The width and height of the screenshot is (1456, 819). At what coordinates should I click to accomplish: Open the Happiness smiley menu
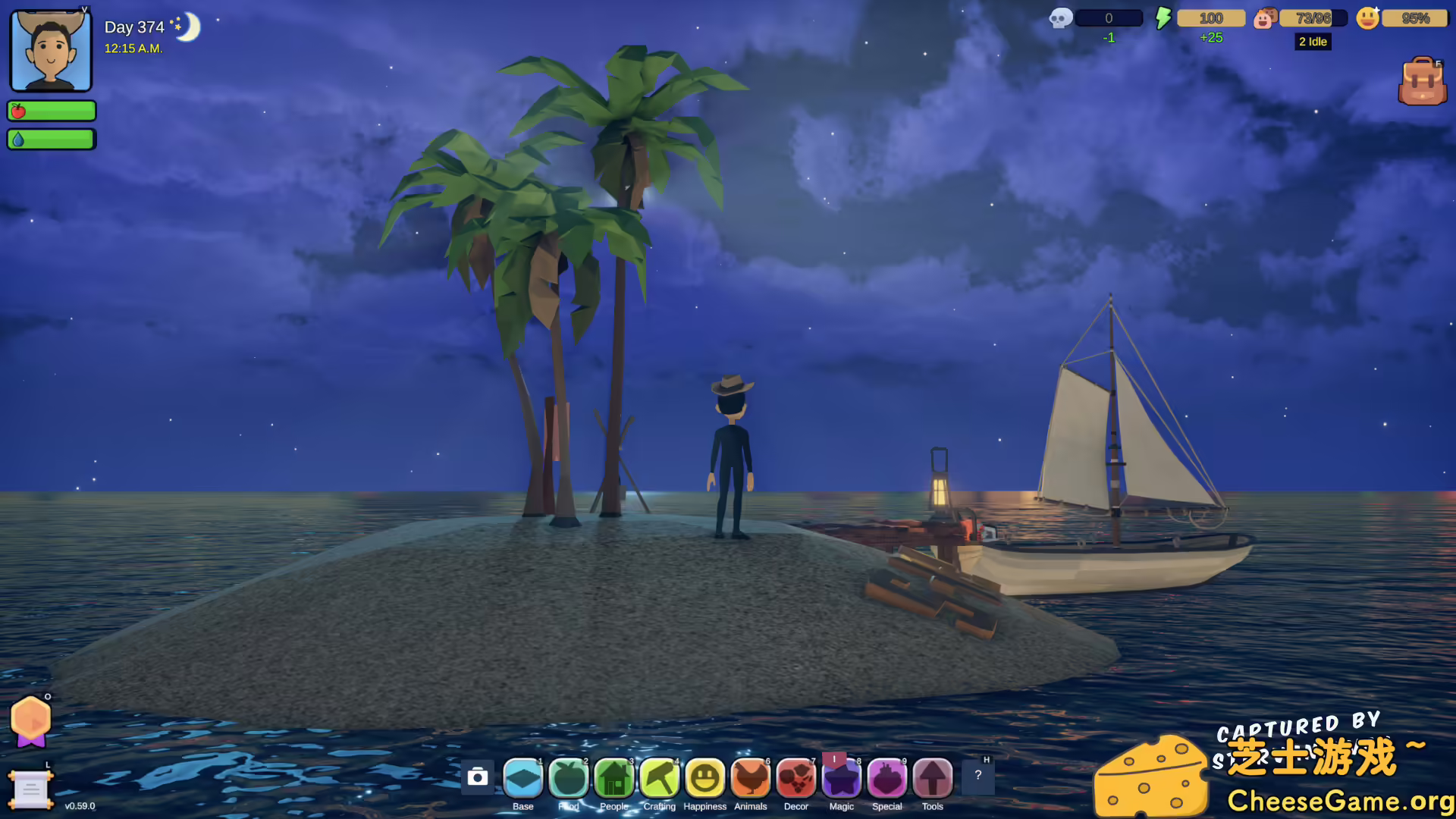(x=704, y=777)
